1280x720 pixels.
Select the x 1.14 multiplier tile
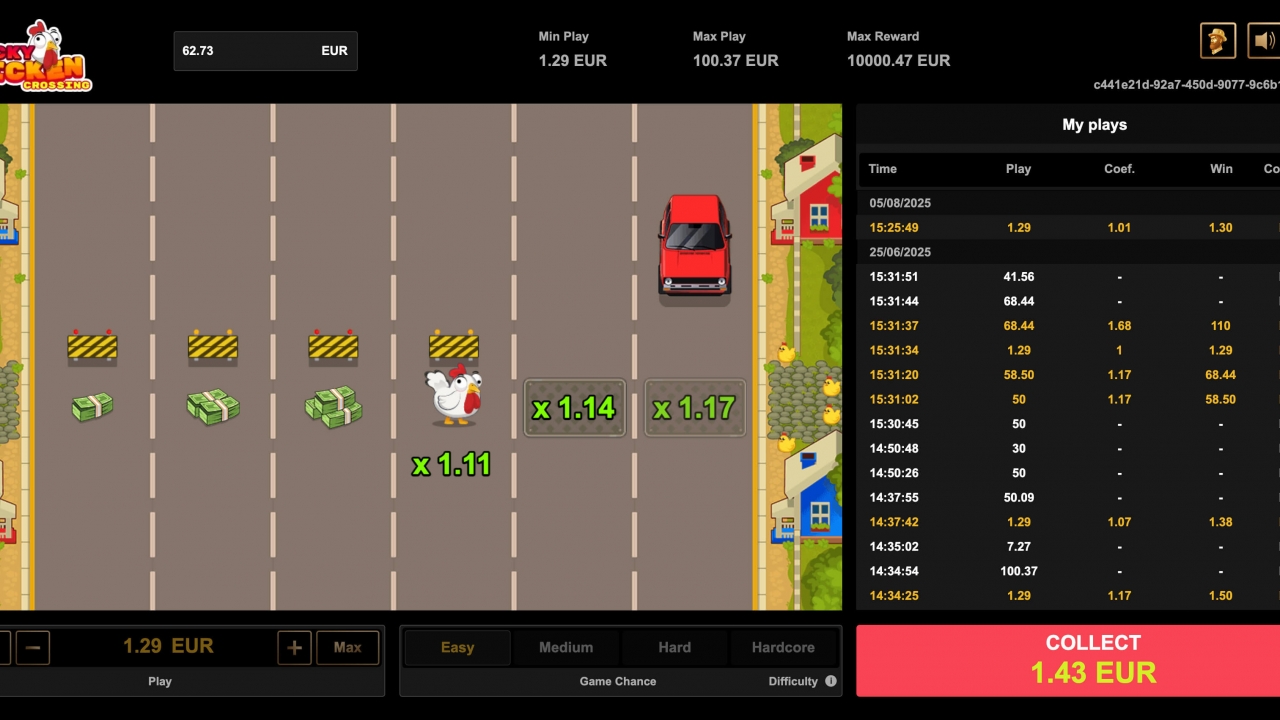[575, 407]
